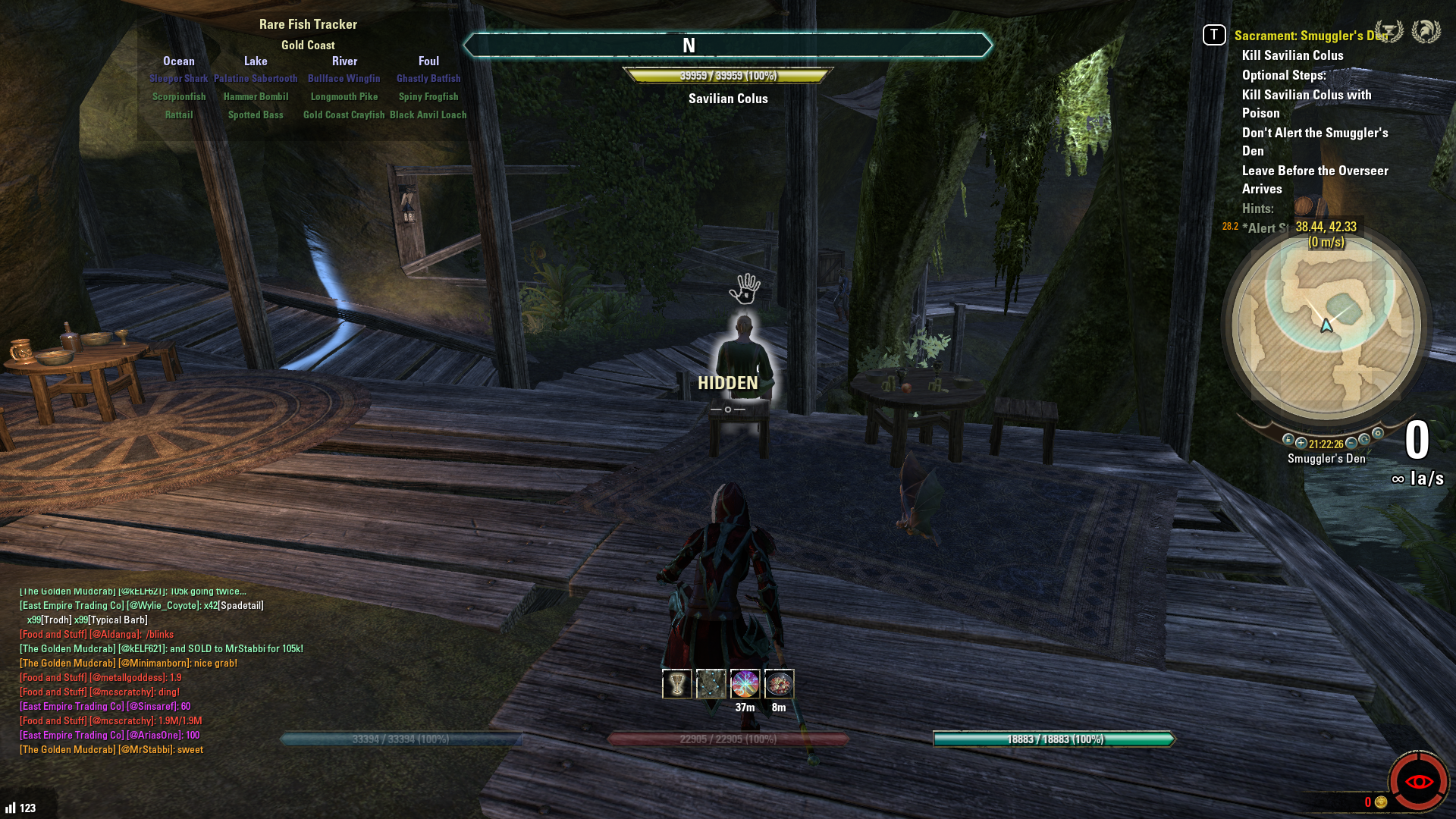Viewport: 1456px width, 819px height.
Task: Click the Gold Coast Crayfish tracker entry
Action: (344, 115)
